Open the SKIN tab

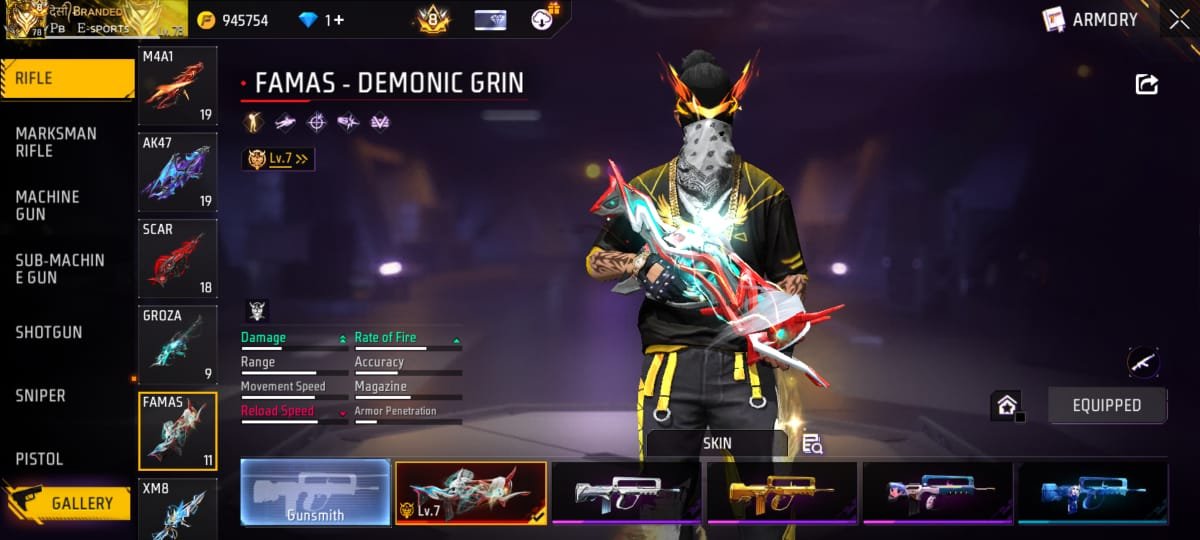coord(716,443)
